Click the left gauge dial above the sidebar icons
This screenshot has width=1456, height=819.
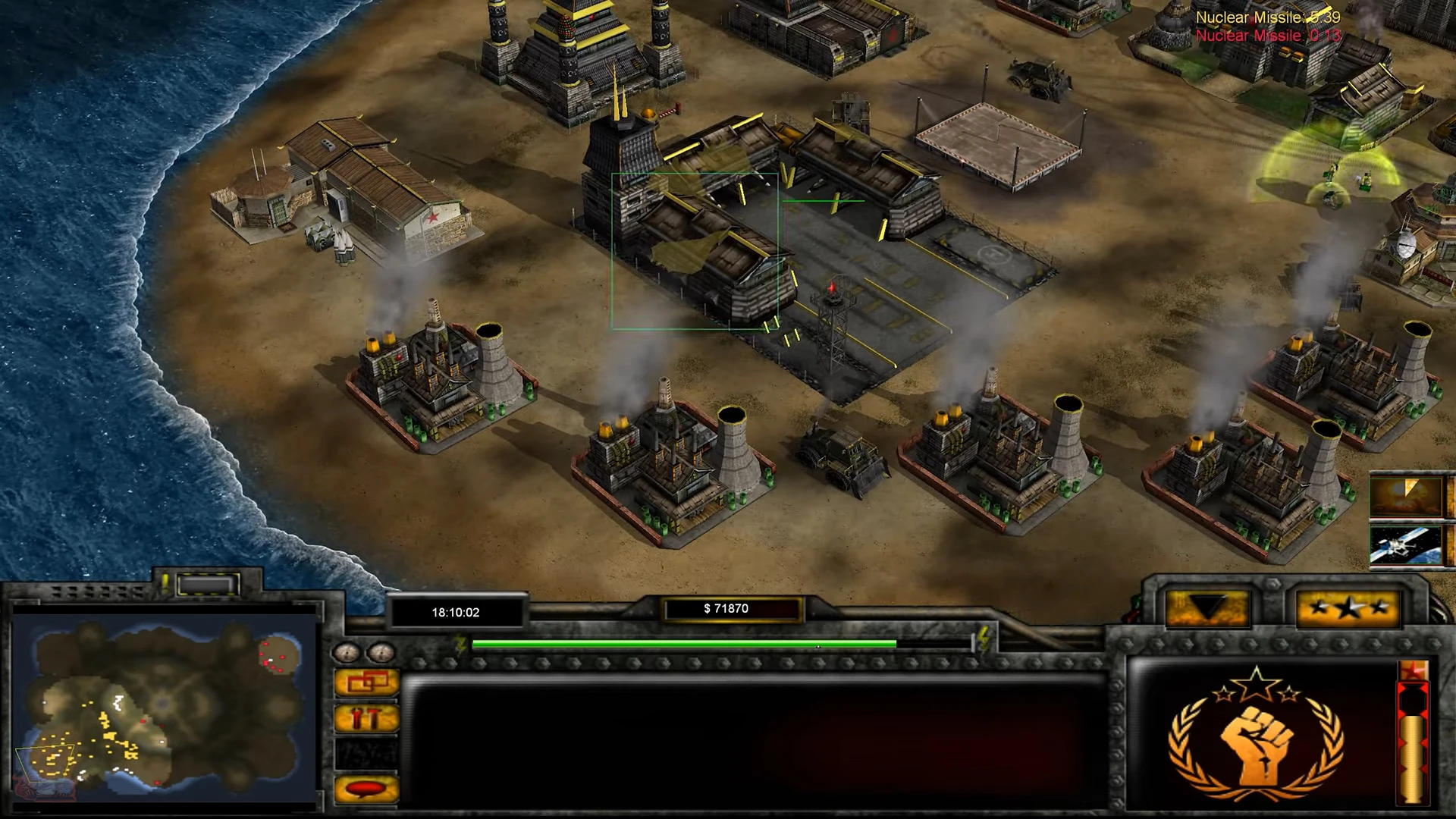pos(347,651)
